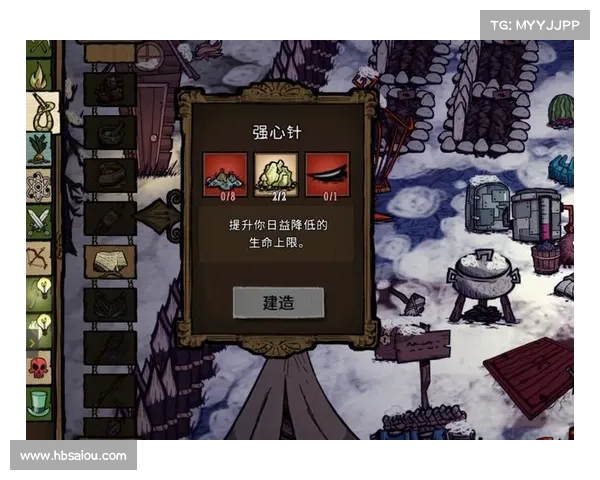Image resolution: width=600 pixels, height=480 pixels.
Task: Open the science atom tab
Action: 40,186
